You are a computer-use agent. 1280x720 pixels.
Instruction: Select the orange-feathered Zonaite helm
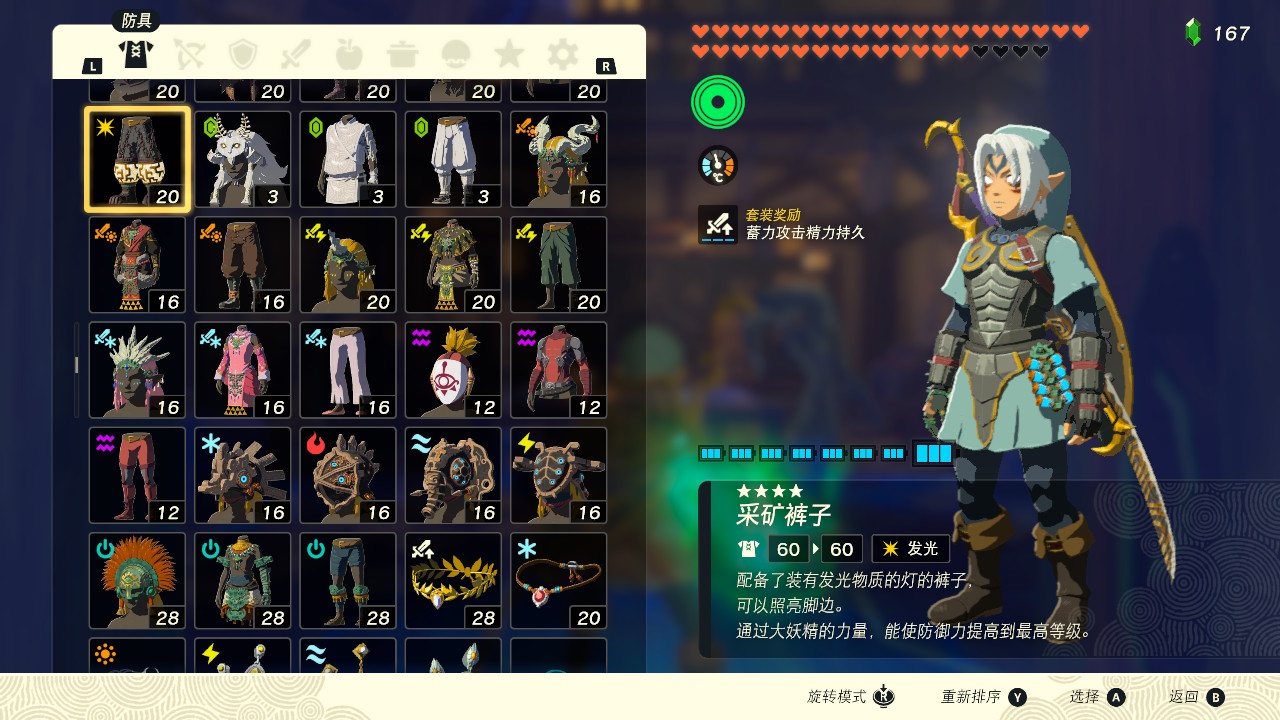tap(137, 581)
